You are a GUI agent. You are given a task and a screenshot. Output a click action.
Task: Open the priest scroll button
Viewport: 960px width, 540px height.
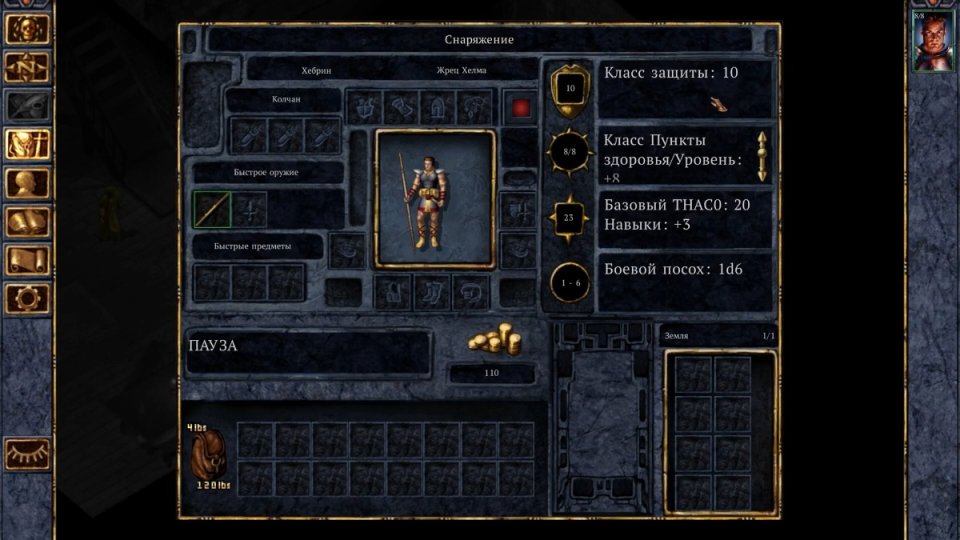pyautogui.click(x=28, y=260)
